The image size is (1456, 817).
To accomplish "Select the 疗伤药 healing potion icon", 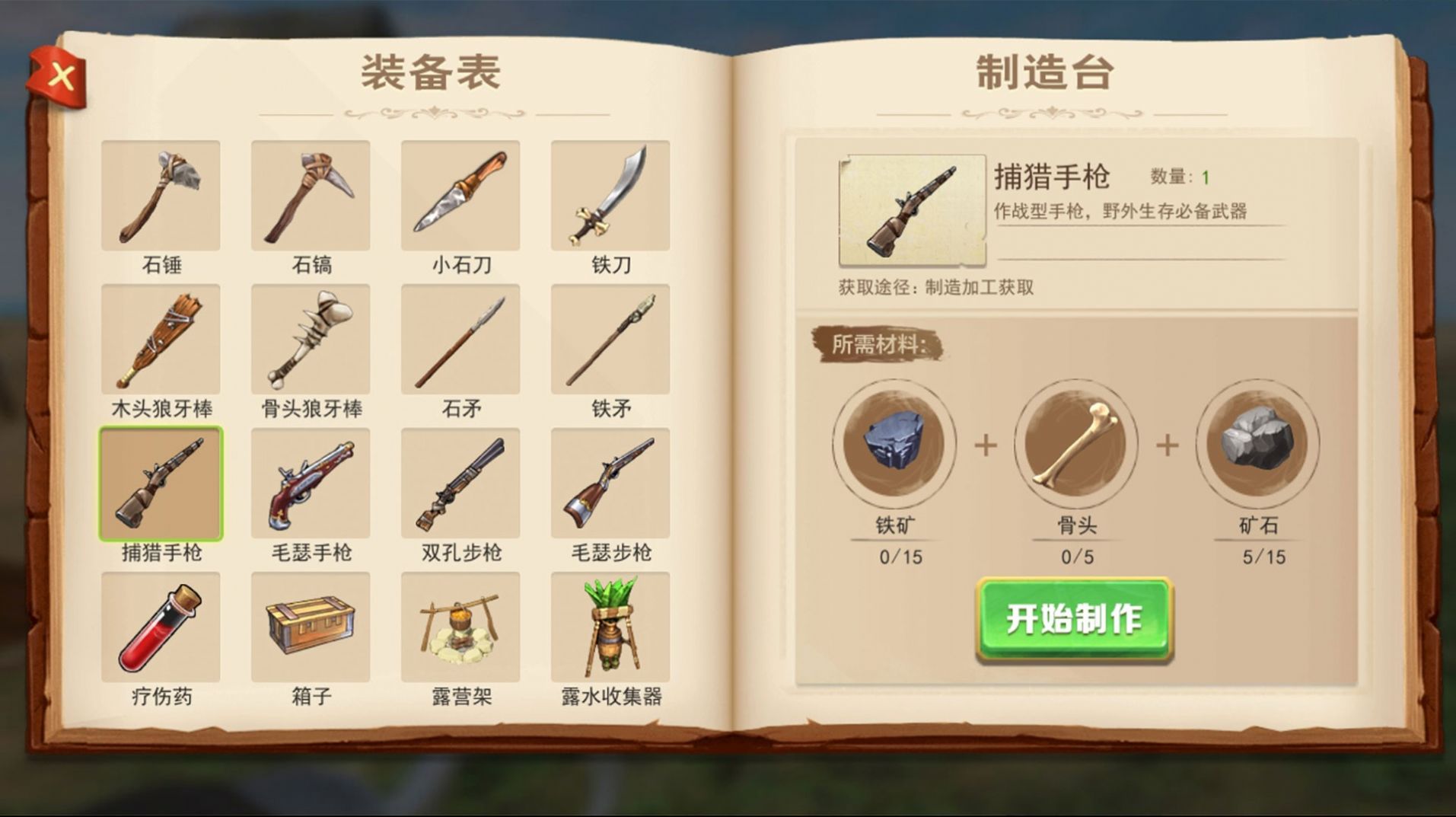I will coord(160,627).
